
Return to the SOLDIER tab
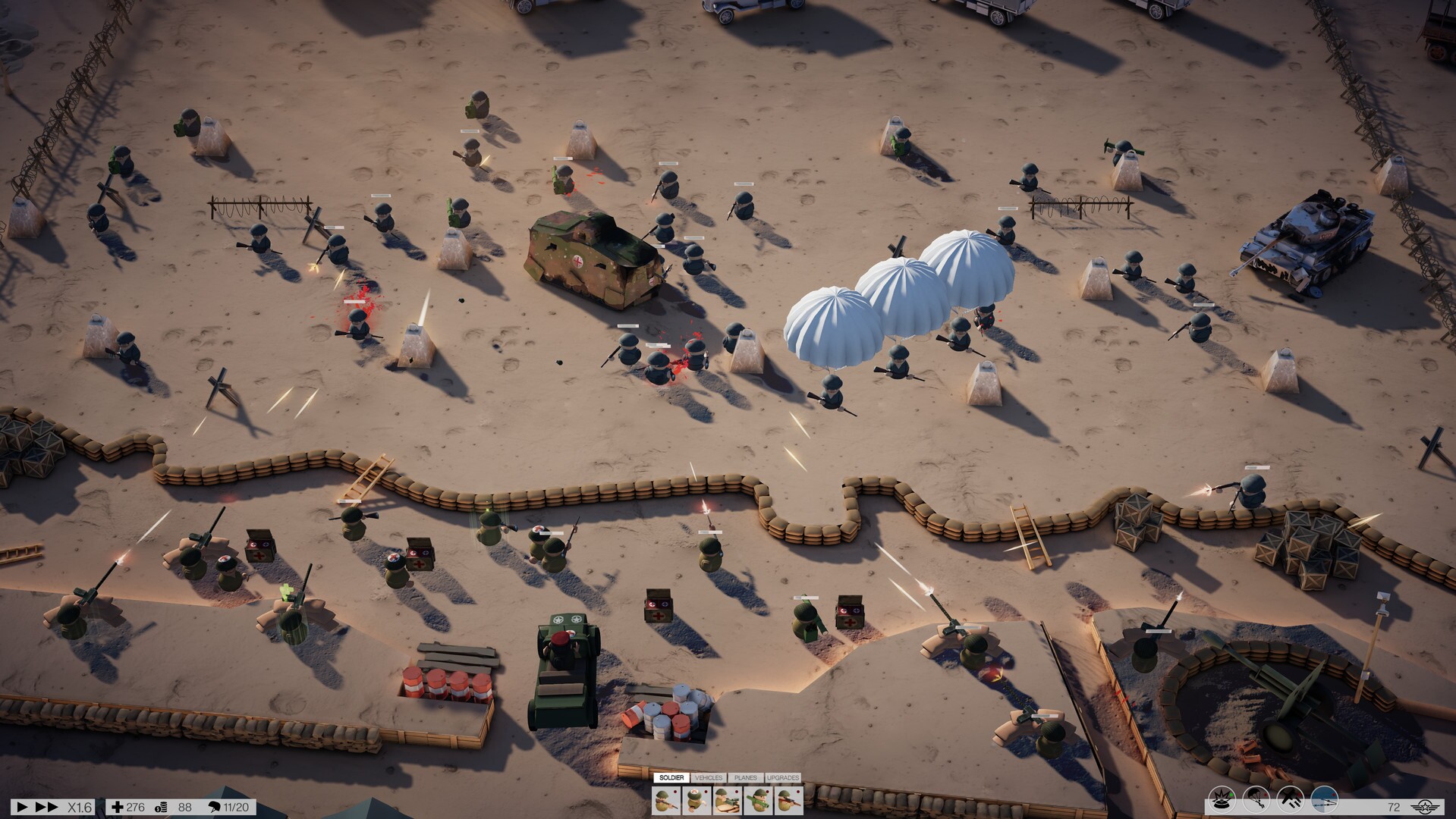click(x=671, y=777)
